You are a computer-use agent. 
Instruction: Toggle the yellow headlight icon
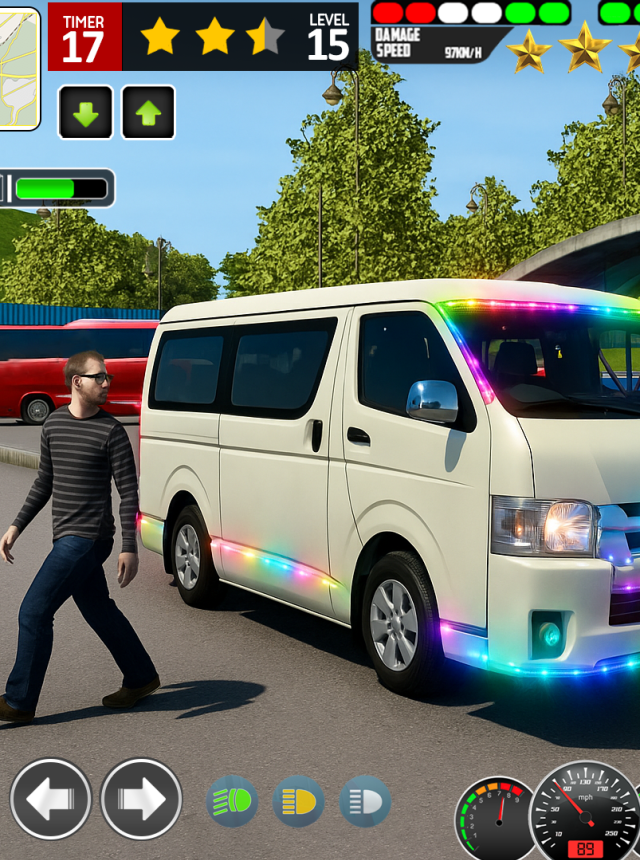click(x=298, y=801)
